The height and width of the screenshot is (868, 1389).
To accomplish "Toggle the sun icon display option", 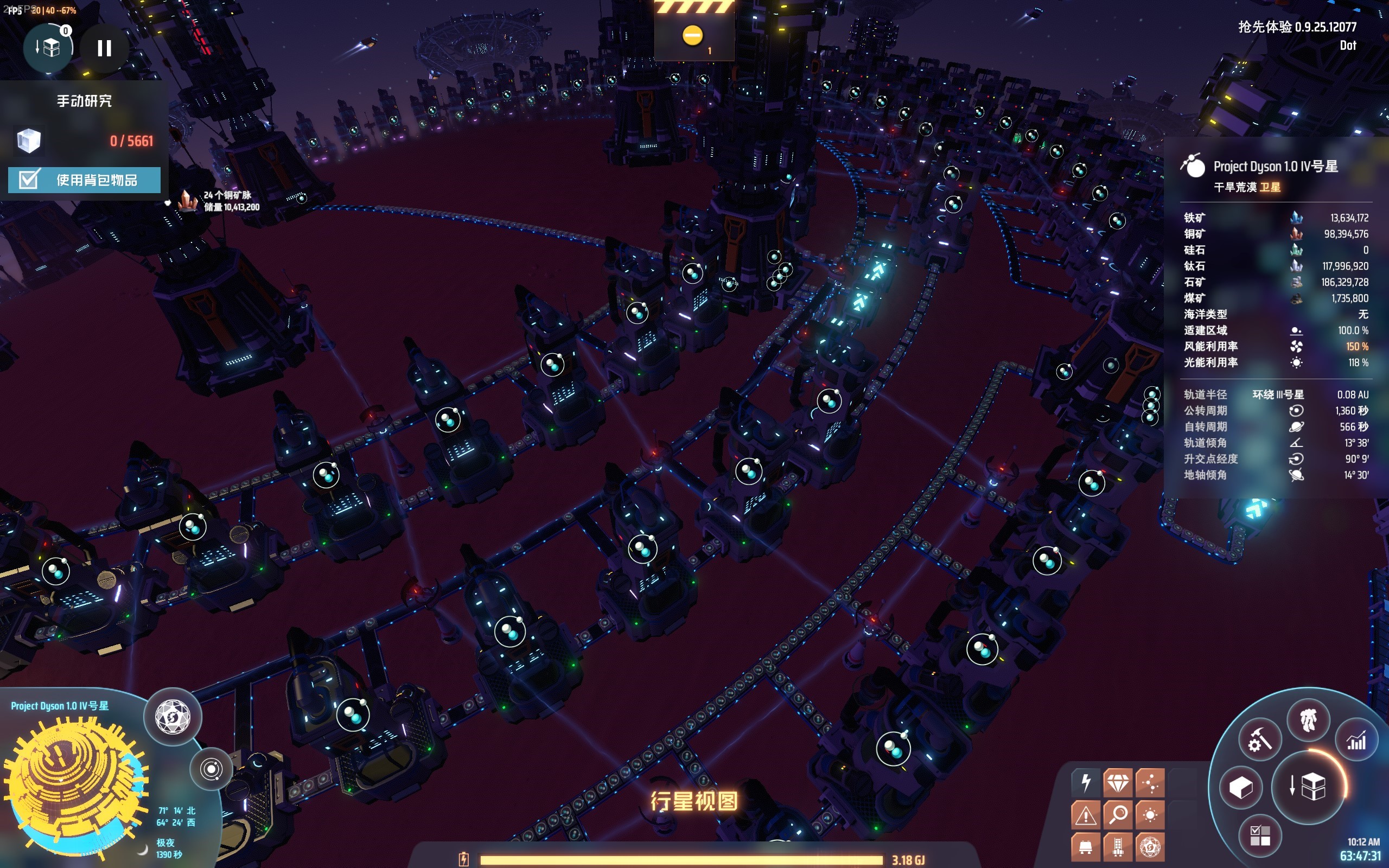I will [x=1150, y=815].
